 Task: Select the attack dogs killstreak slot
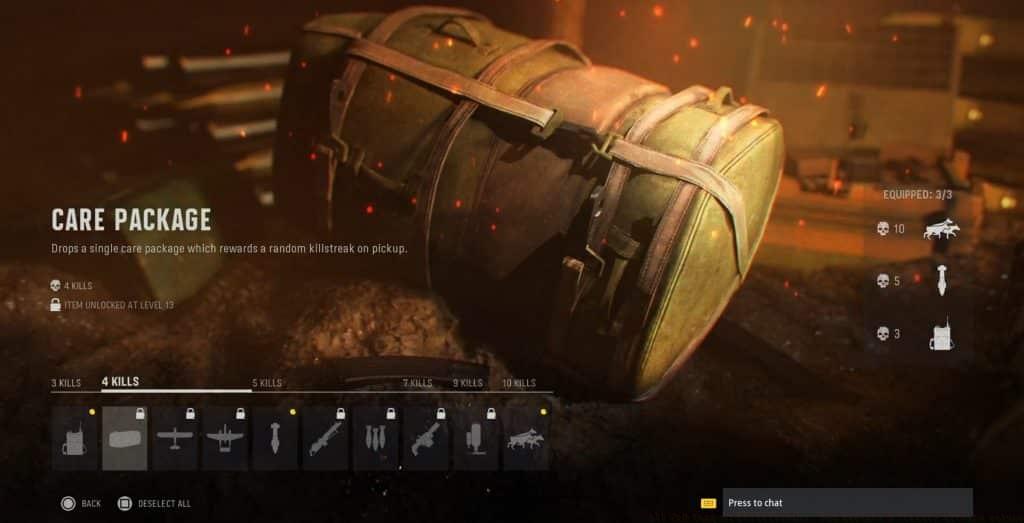526,438
